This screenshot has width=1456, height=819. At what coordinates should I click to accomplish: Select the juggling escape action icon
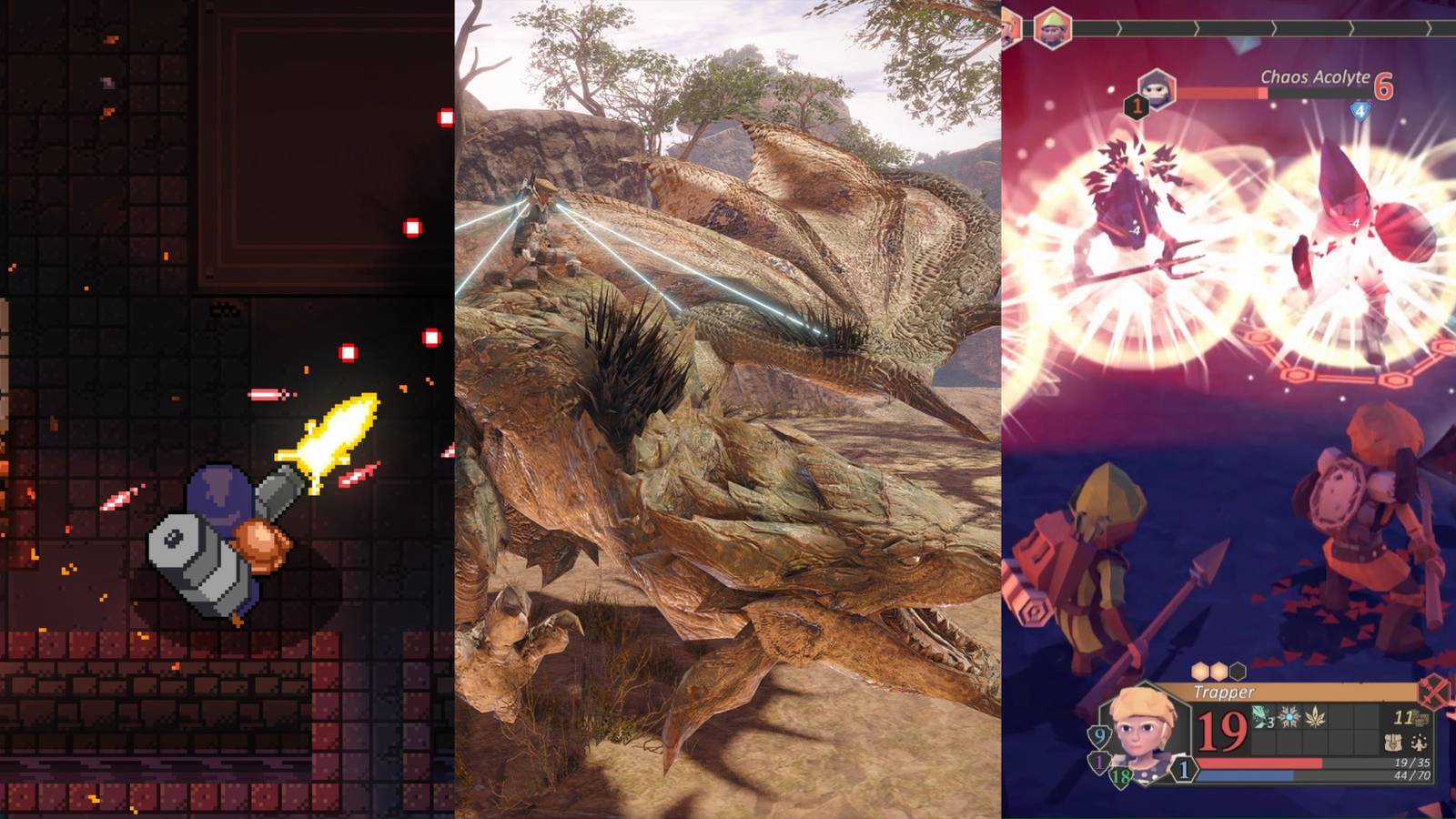coord(1418,744)
